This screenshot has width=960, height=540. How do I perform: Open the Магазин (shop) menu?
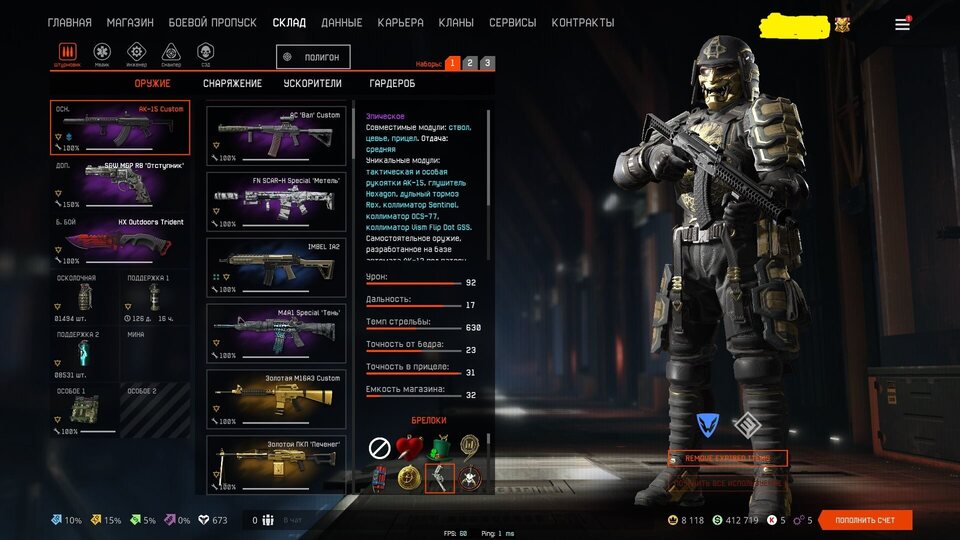pos(129,23)
